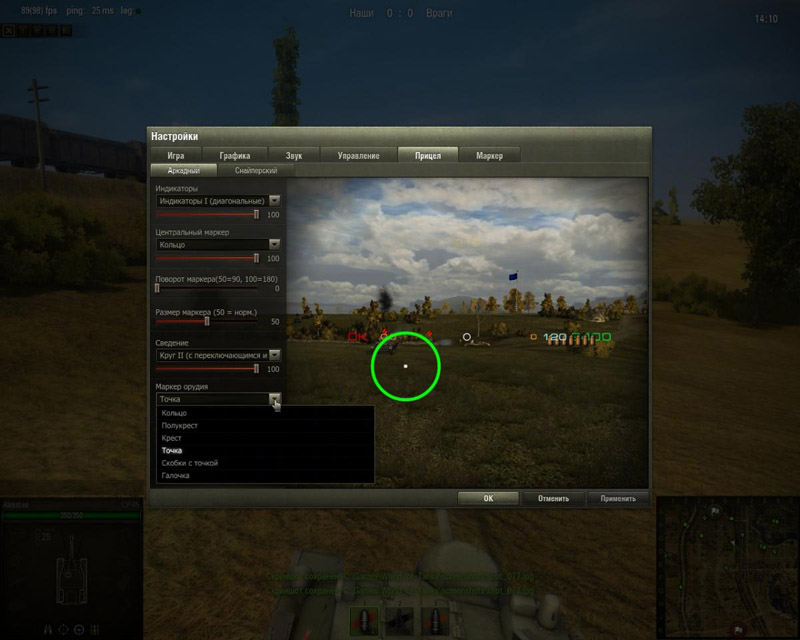Screen dimensions: 800x640
Task: Pick Скобки с точкой option
Action: (x=189, y=463)
